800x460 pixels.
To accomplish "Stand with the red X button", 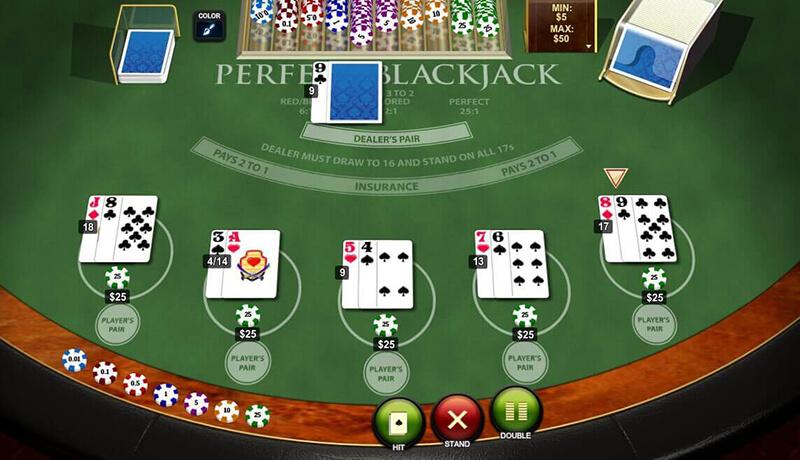I will click(457, 418).
